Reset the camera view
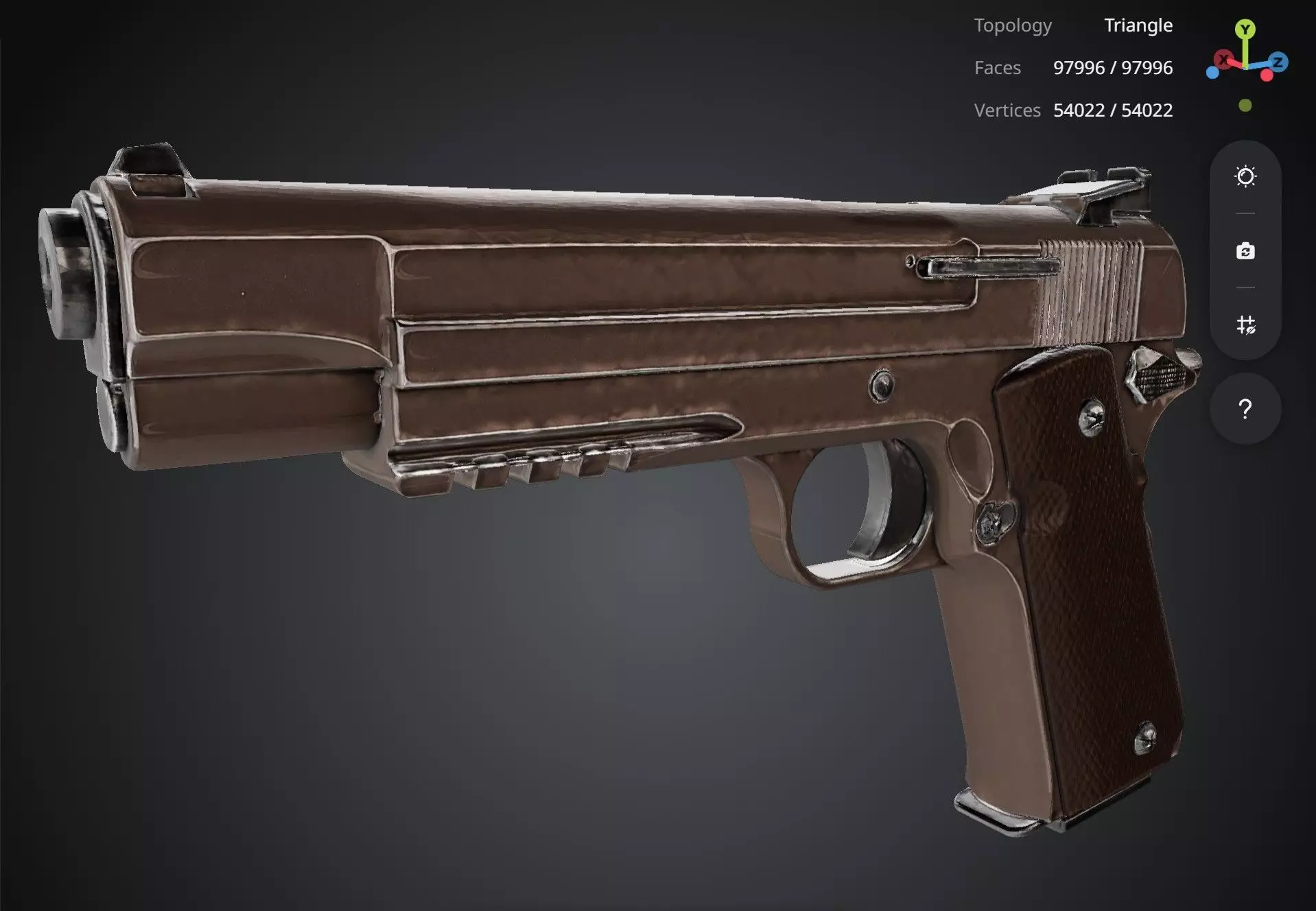1316x911 pixels. click(x=1245, y=251)
